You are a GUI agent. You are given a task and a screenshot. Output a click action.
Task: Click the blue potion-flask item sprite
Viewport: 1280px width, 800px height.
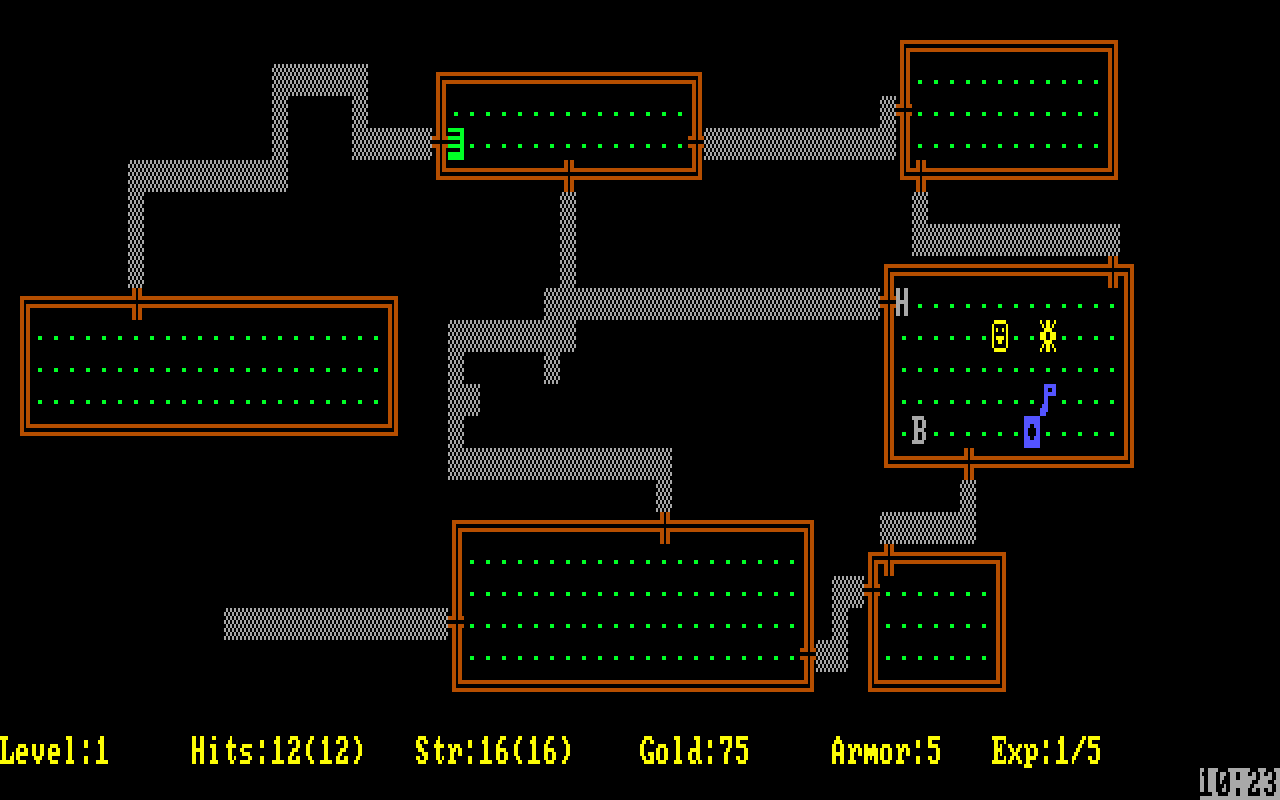tap(1030, 433)
